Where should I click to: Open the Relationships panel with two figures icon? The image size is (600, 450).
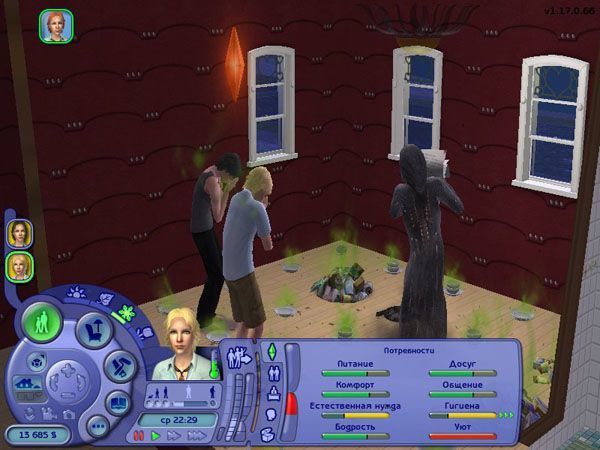coord(271,374)
